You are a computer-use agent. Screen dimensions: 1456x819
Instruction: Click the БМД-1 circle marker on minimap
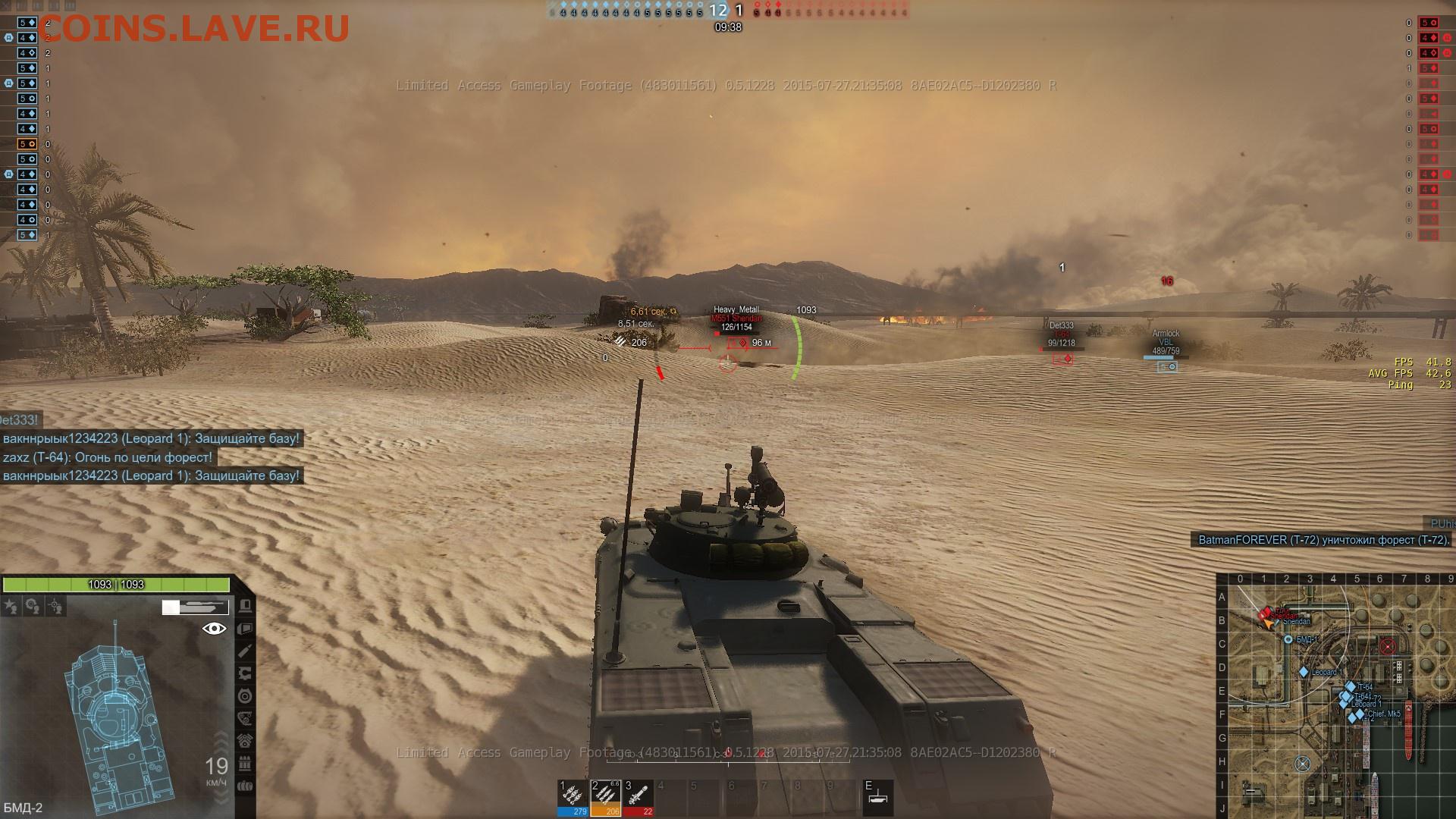point(1288,640)
